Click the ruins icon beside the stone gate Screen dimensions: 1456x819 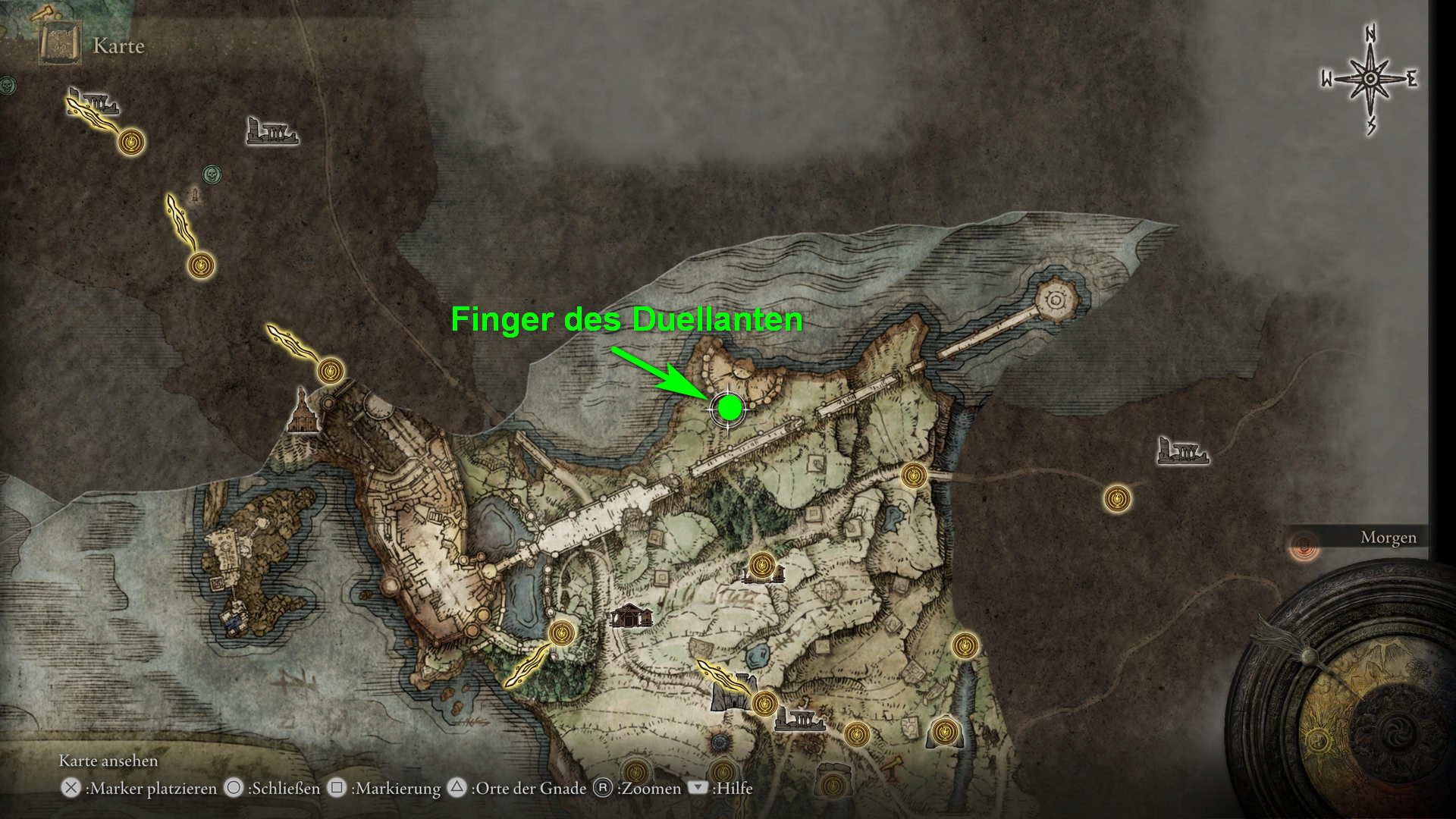click(800, 718)
